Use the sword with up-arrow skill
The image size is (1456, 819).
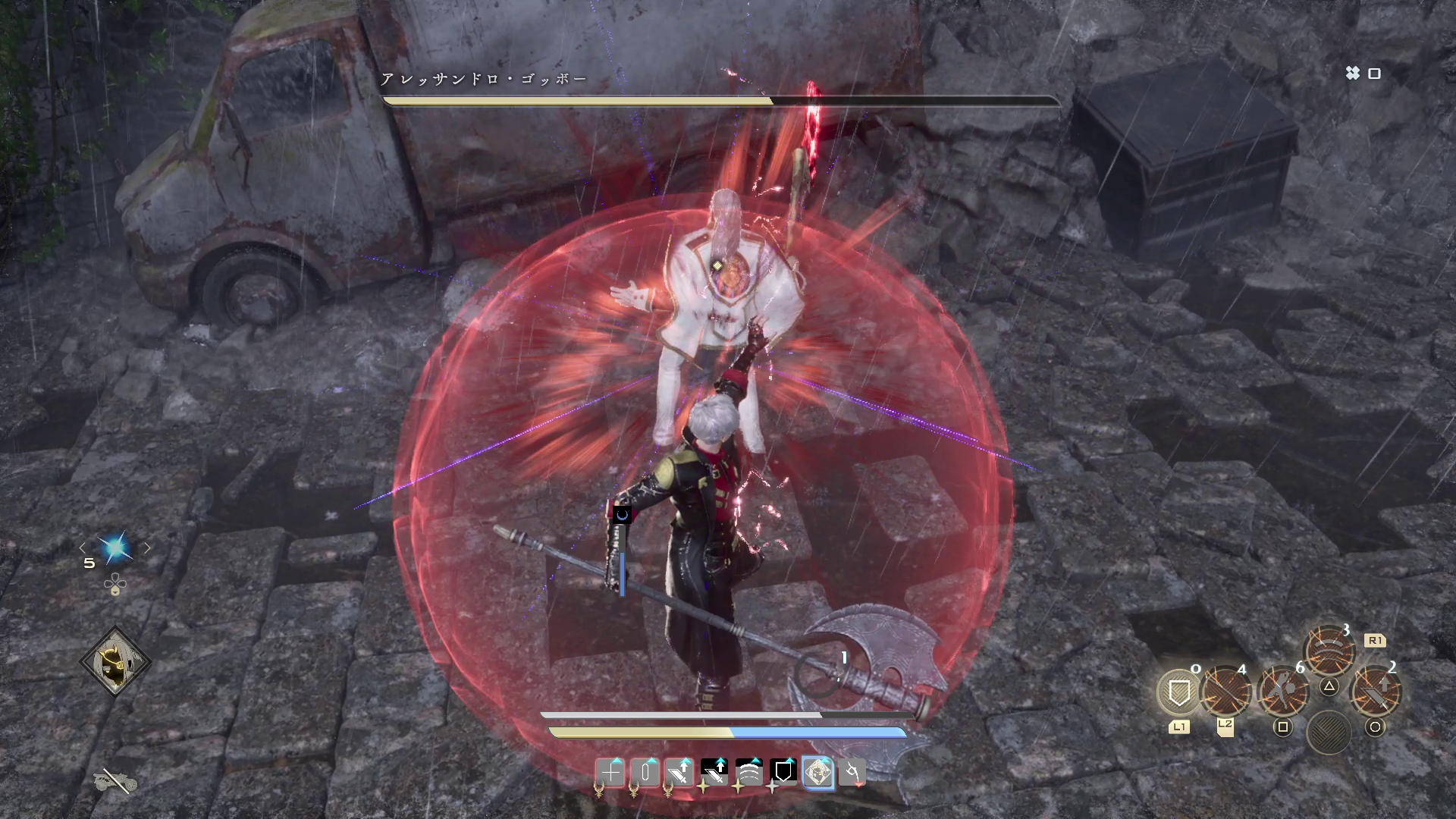(x=1376, y=692)
